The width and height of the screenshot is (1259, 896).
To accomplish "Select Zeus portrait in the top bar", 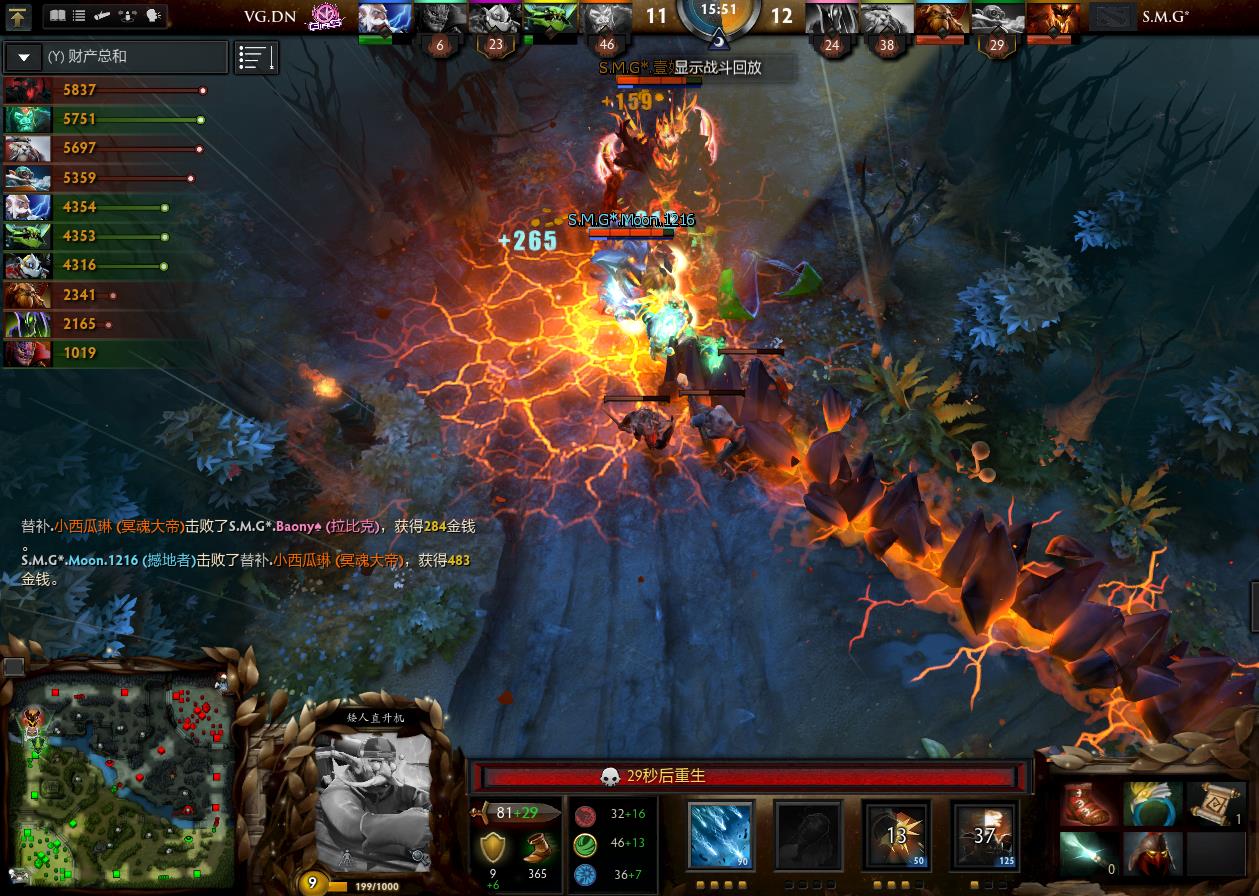I will point(384,17).
